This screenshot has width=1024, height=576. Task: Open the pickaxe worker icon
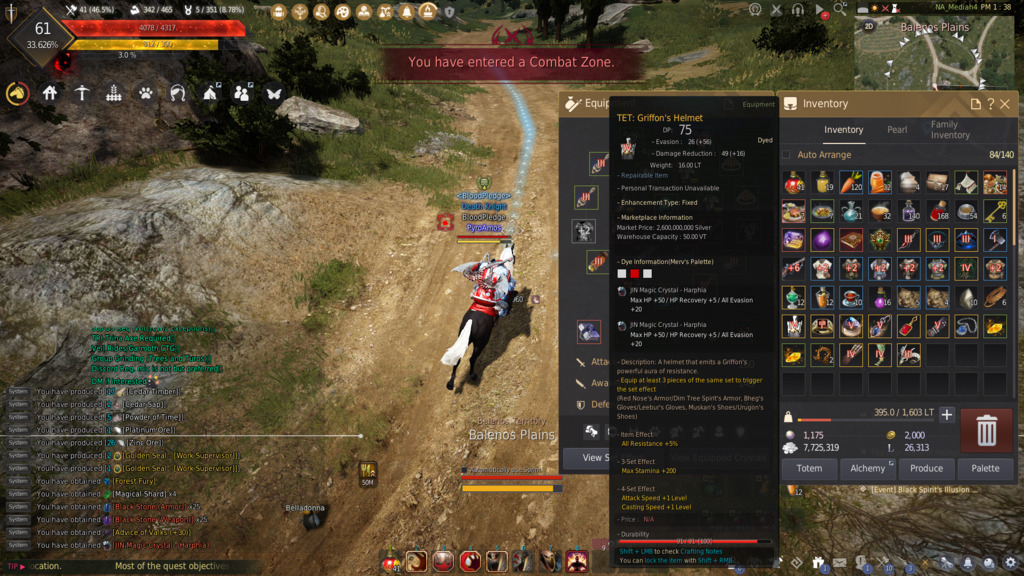point(81,93)
